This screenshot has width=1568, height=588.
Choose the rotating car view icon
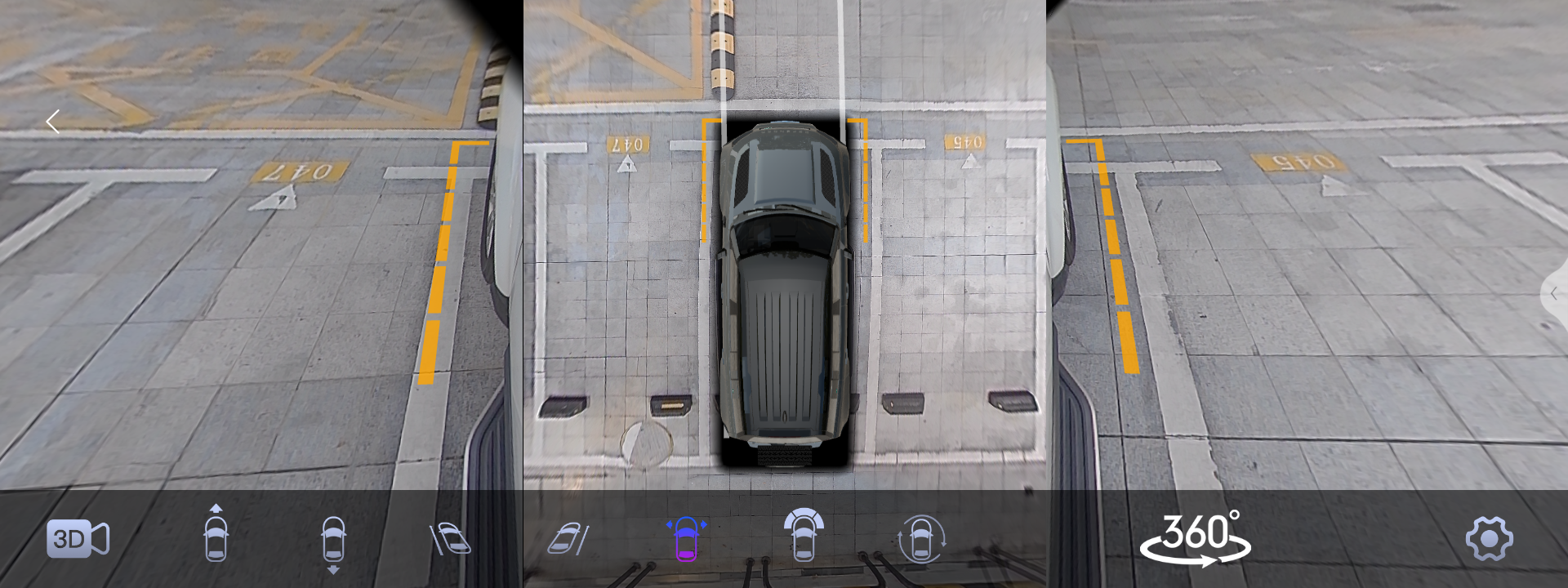(921, 539)
